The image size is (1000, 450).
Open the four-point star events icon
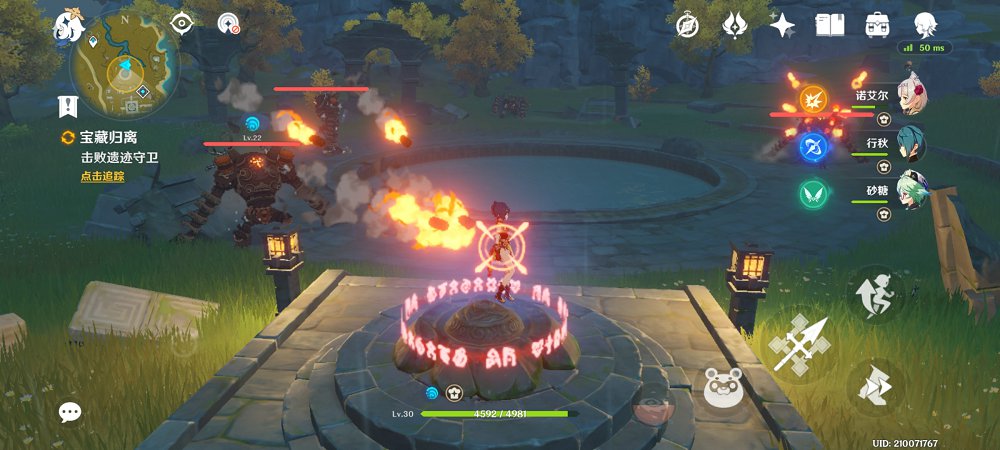click(783, 25)
